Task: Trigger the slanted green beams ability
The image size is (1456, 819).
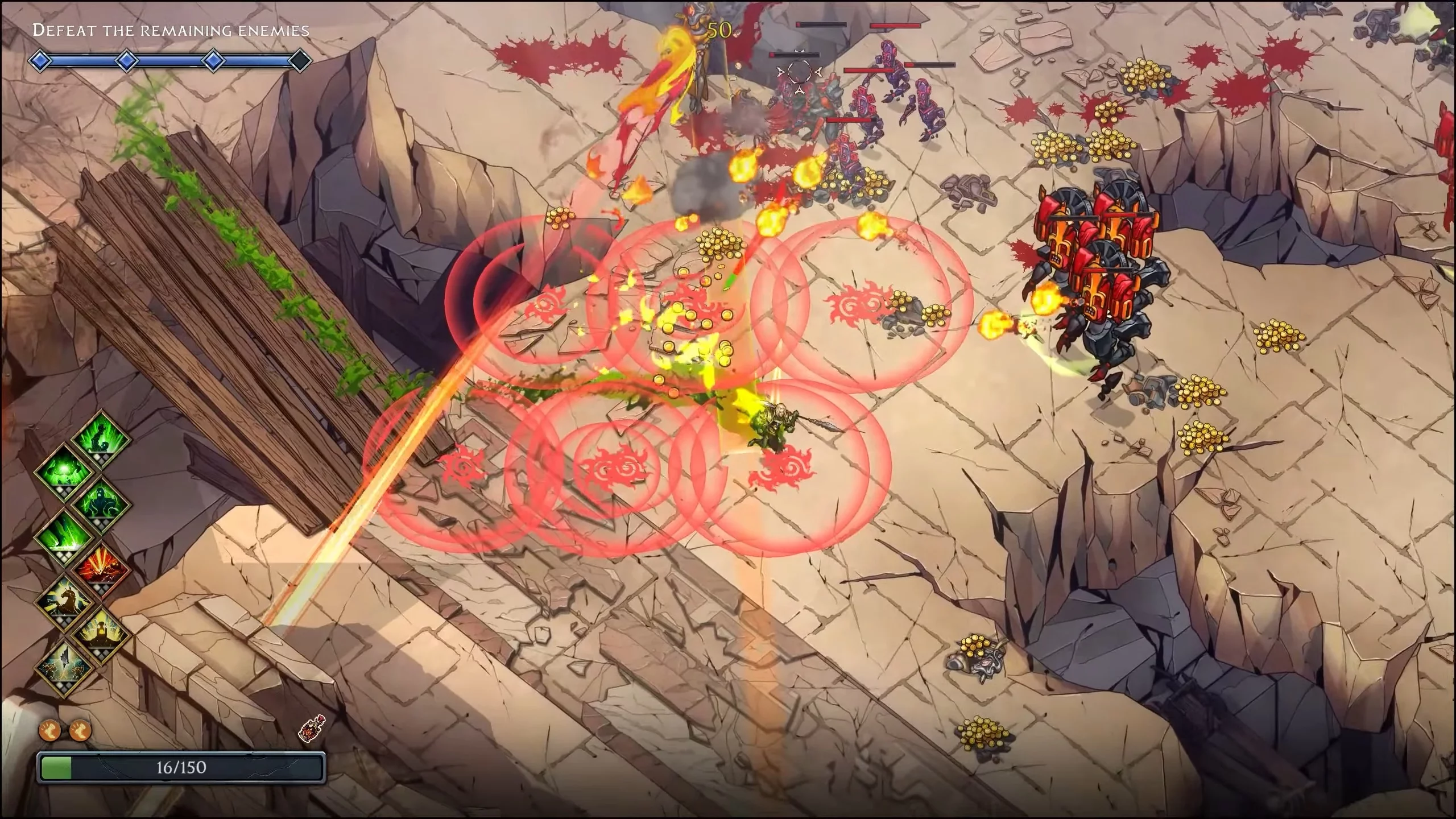Action: tap(64, 536)
